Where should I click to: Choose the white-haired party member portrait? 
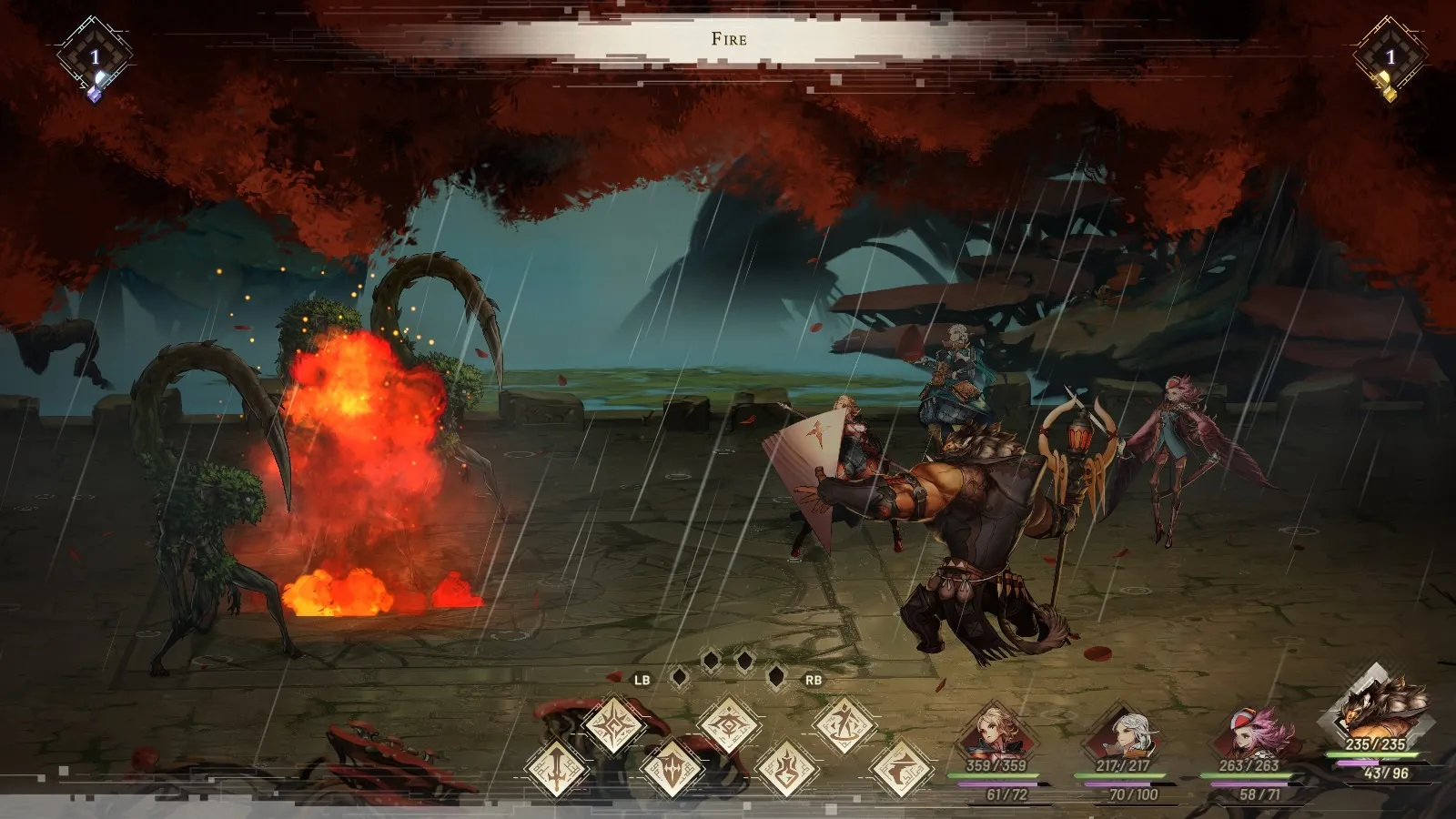pos(1124,733)
